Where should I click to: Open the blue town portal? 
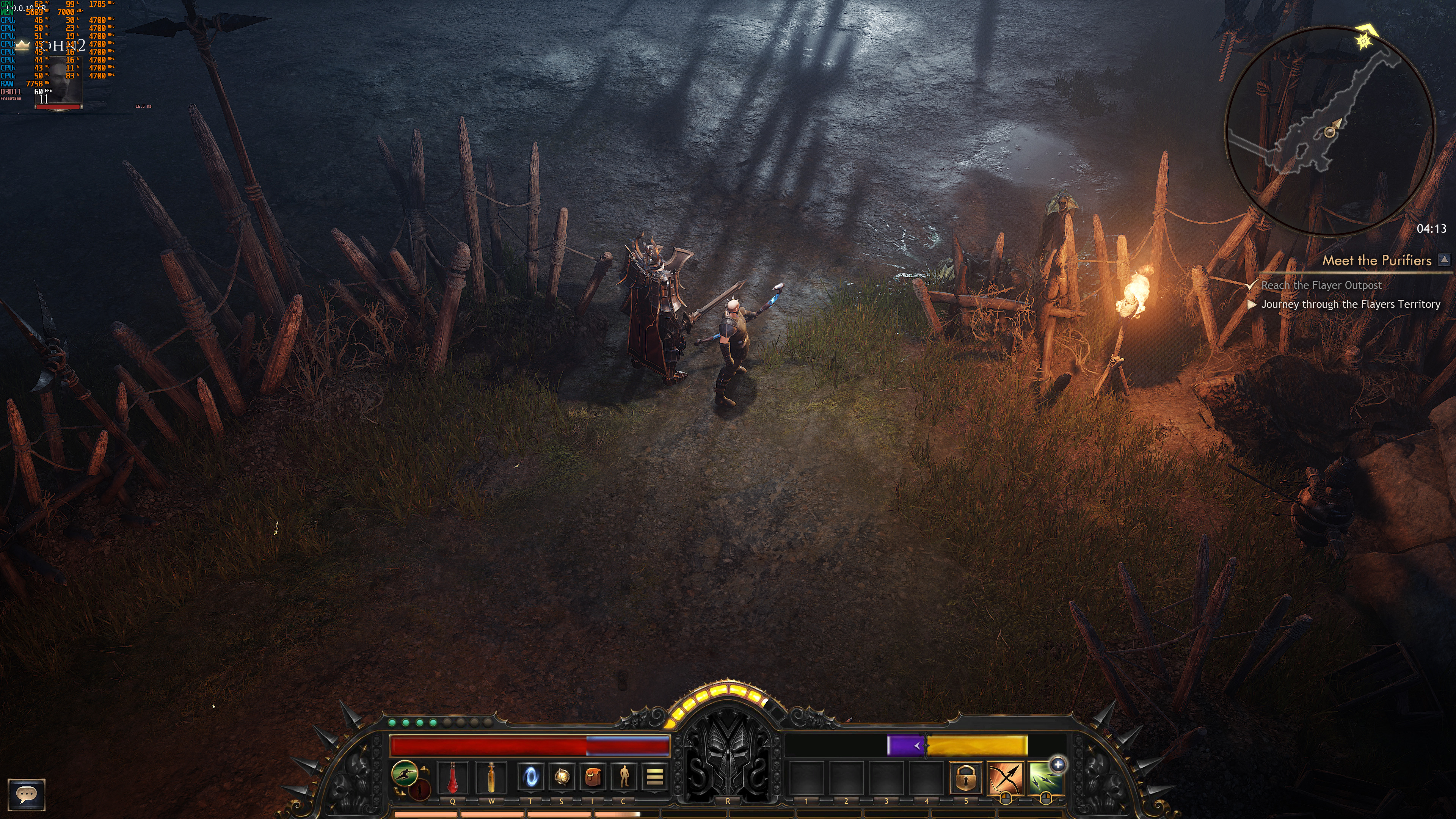[530, 777]
